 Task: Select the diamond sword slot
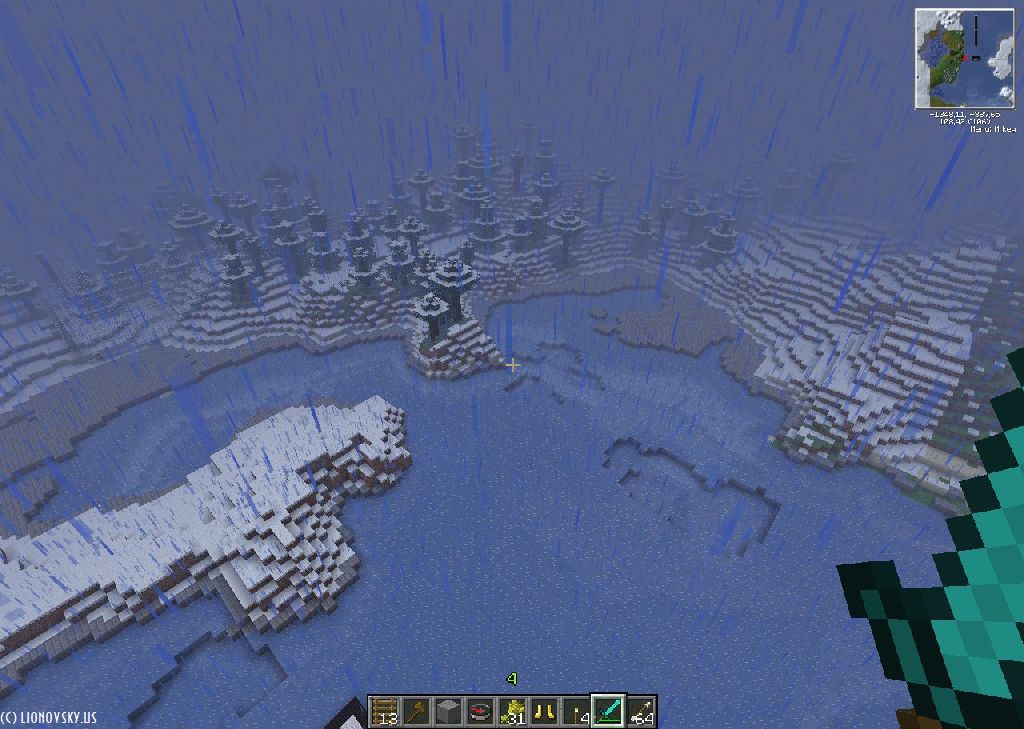tap(609, 711)
